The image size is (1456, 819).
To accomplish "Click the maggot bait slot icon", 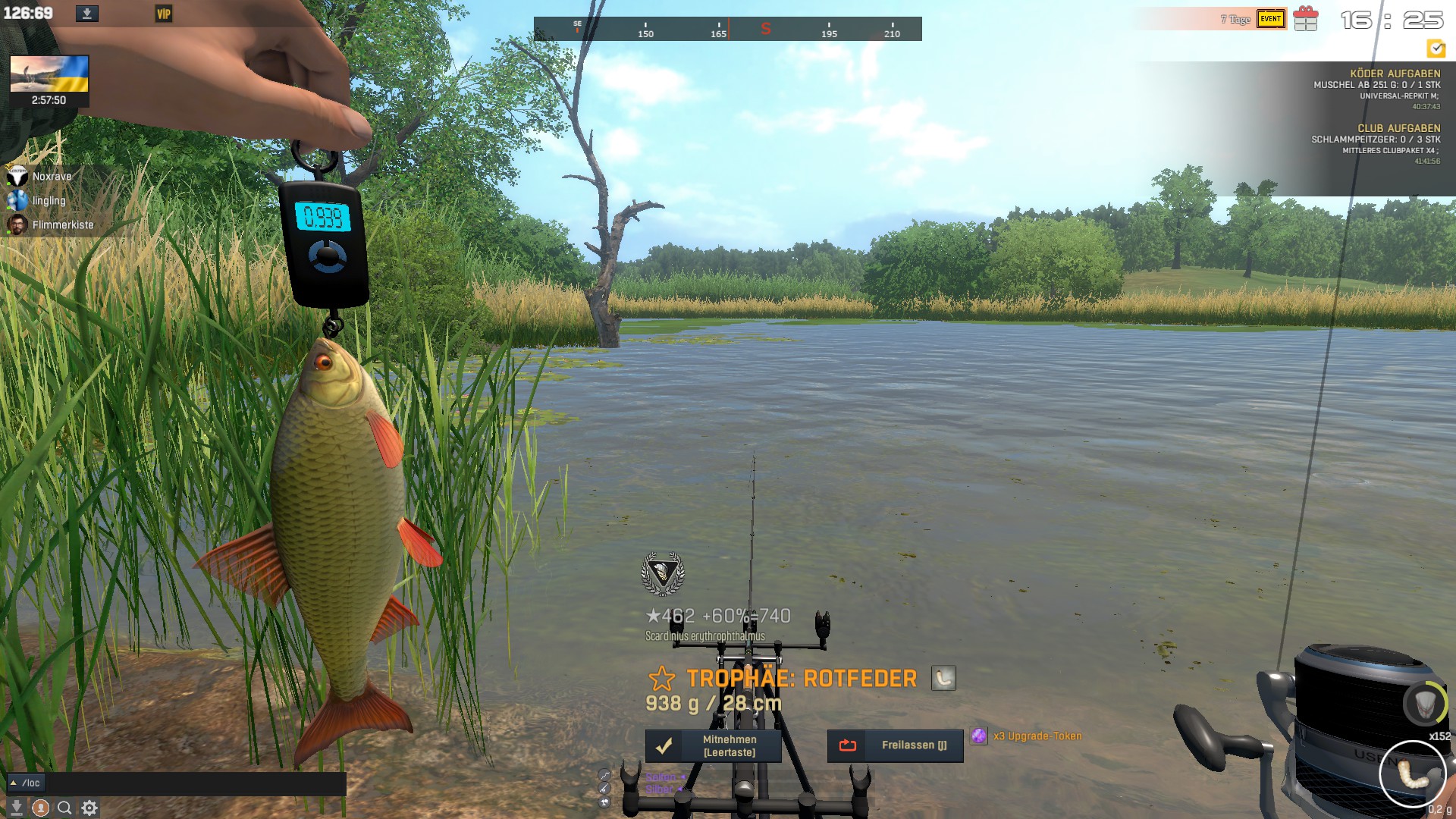I will [x=1412, y=773].
